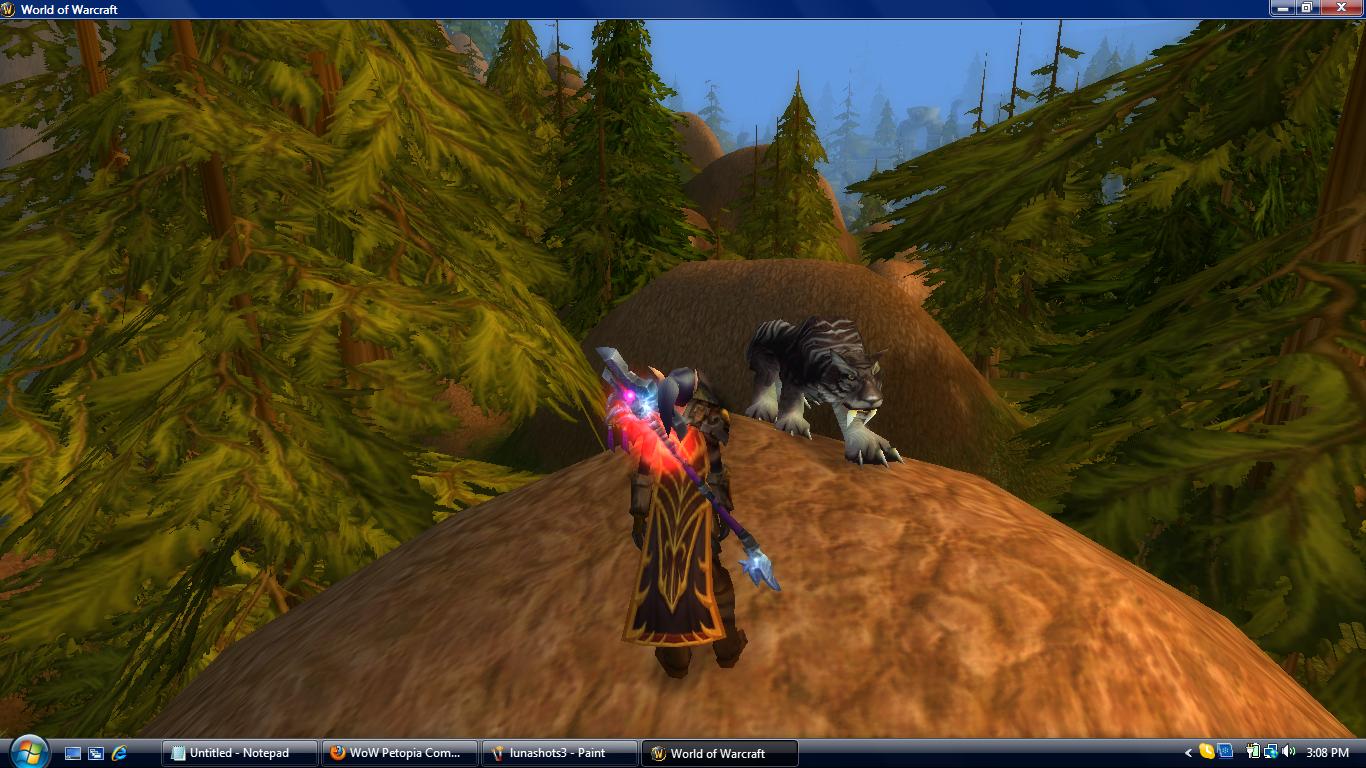
Task: Mute audio via the speaker tray icon
Action: coord(1288,753)
